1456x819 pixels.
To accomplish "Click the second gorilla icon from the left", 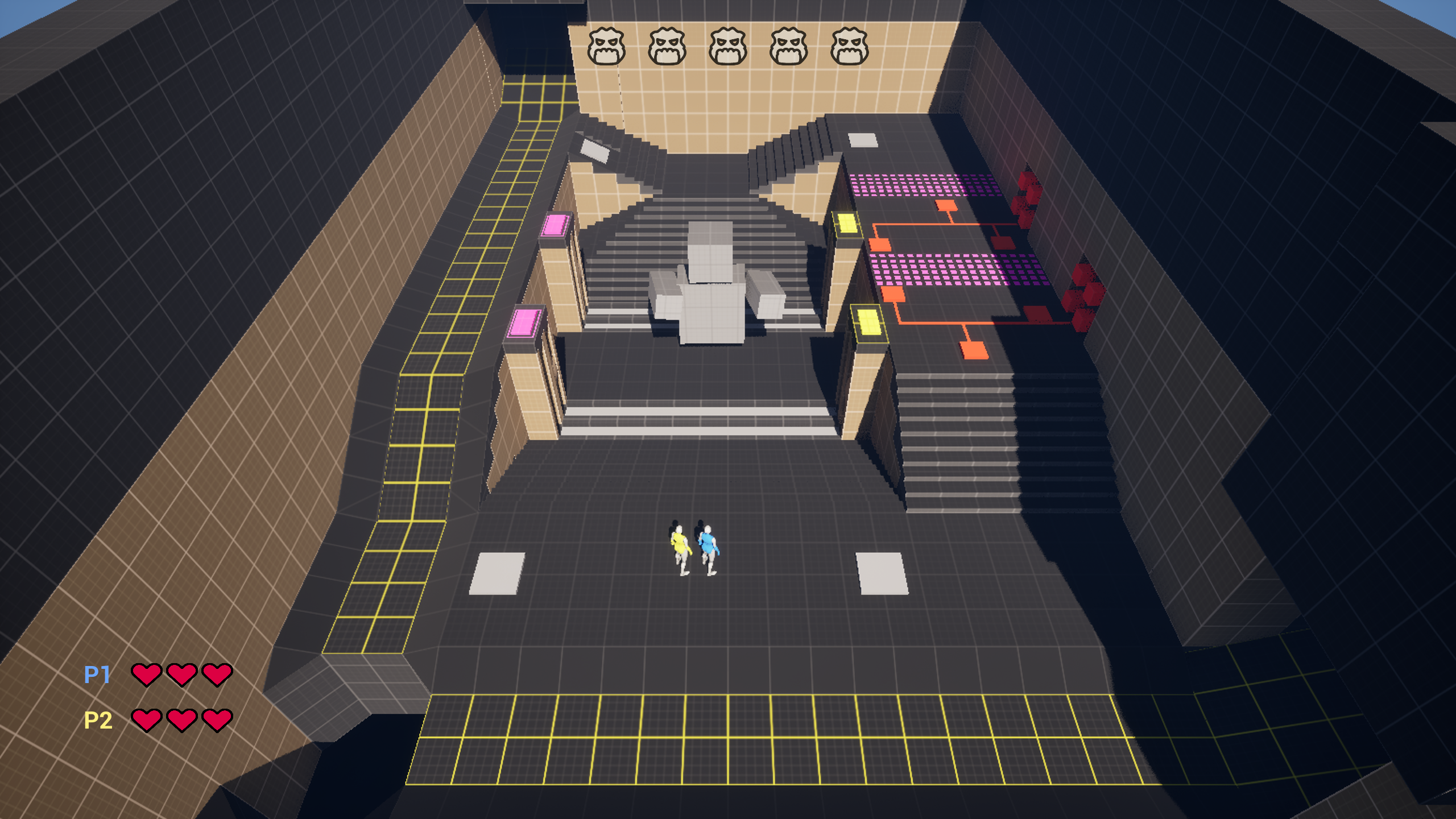I will [x=668, y=44].
